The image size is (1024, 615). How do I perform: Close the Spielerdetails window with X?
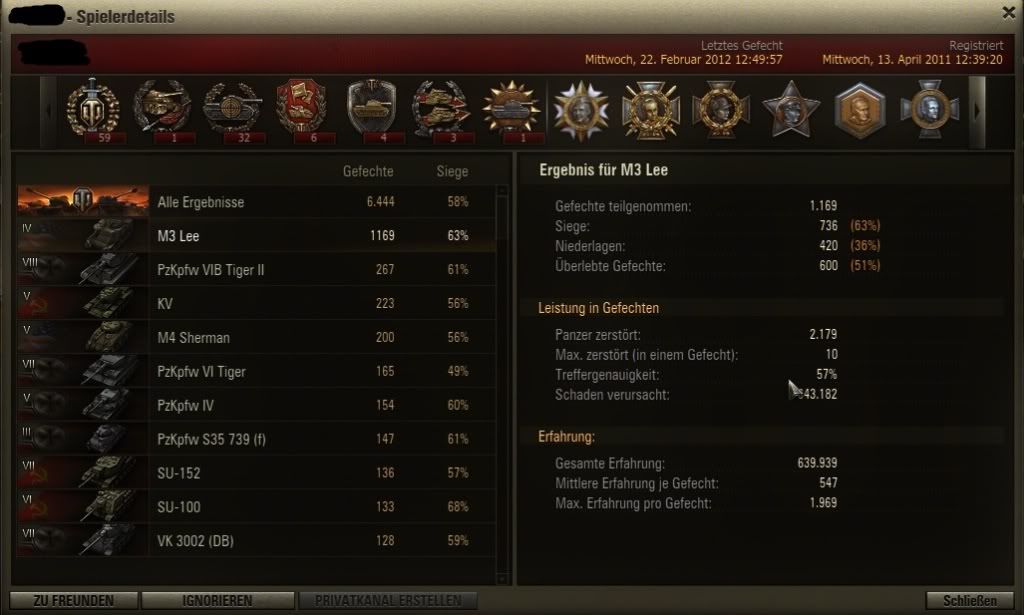pyautogui.click(x=1009, y=12)
